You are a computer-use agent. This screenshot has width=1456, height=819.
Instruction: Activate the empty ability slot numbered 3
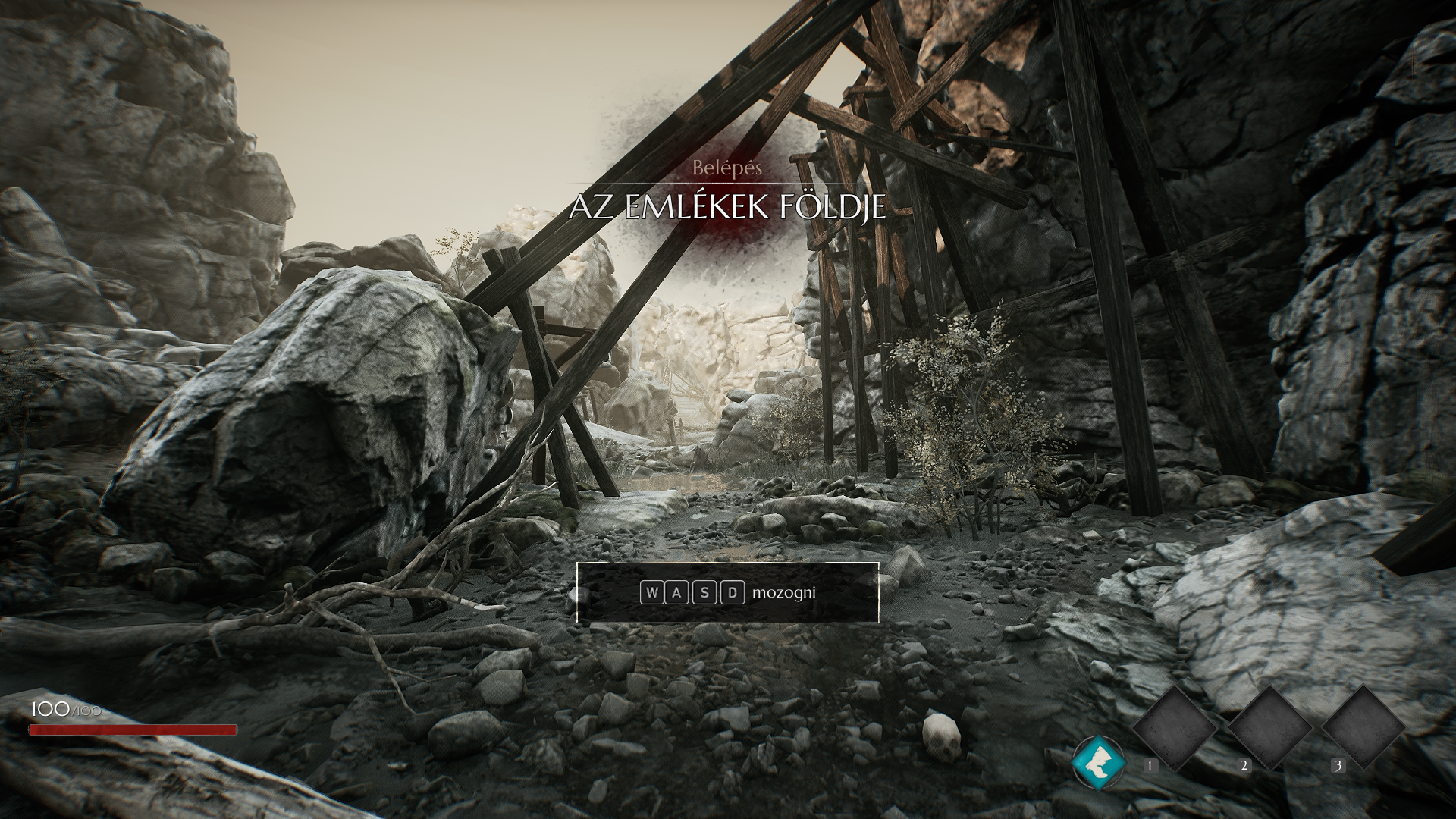click(1363, 727)
